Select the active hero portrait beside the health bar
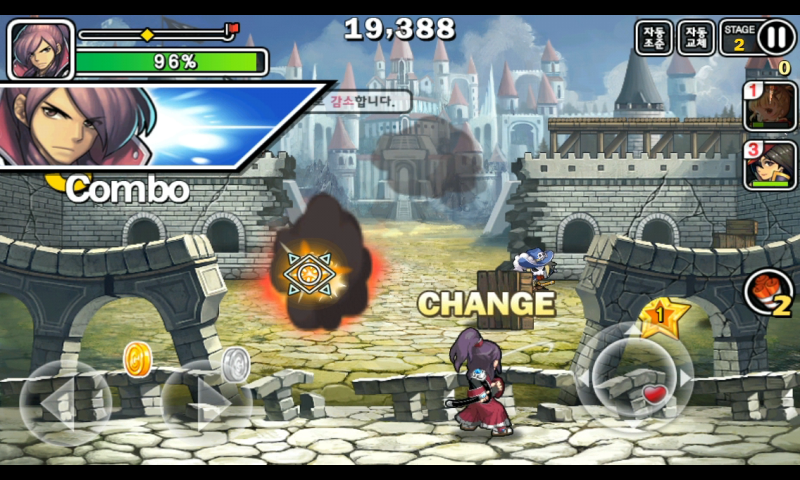800x480 pixels. (x=41, y=49)
